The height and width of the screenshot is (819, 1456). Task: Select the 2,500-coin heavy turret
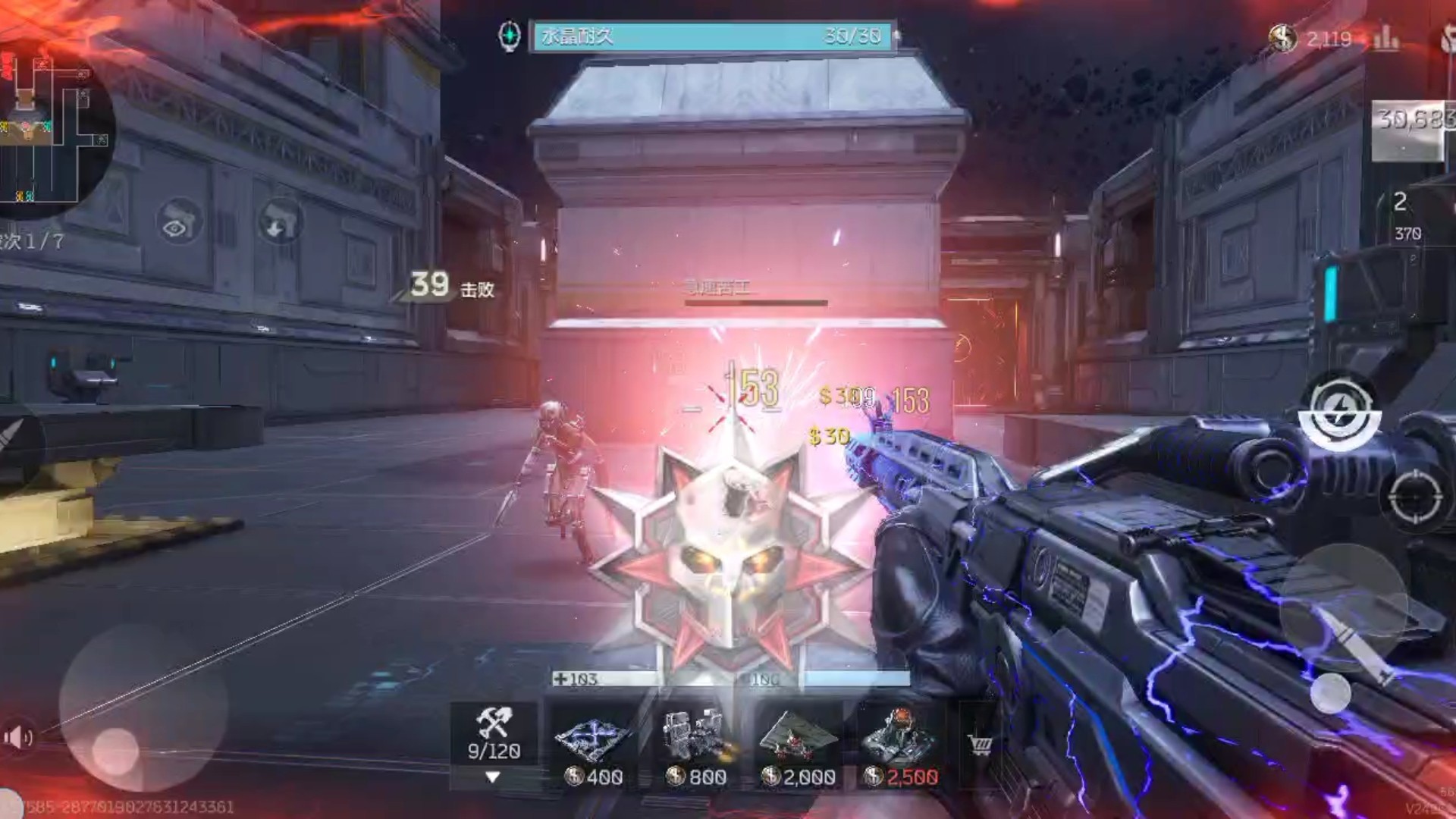pos(901,747)
